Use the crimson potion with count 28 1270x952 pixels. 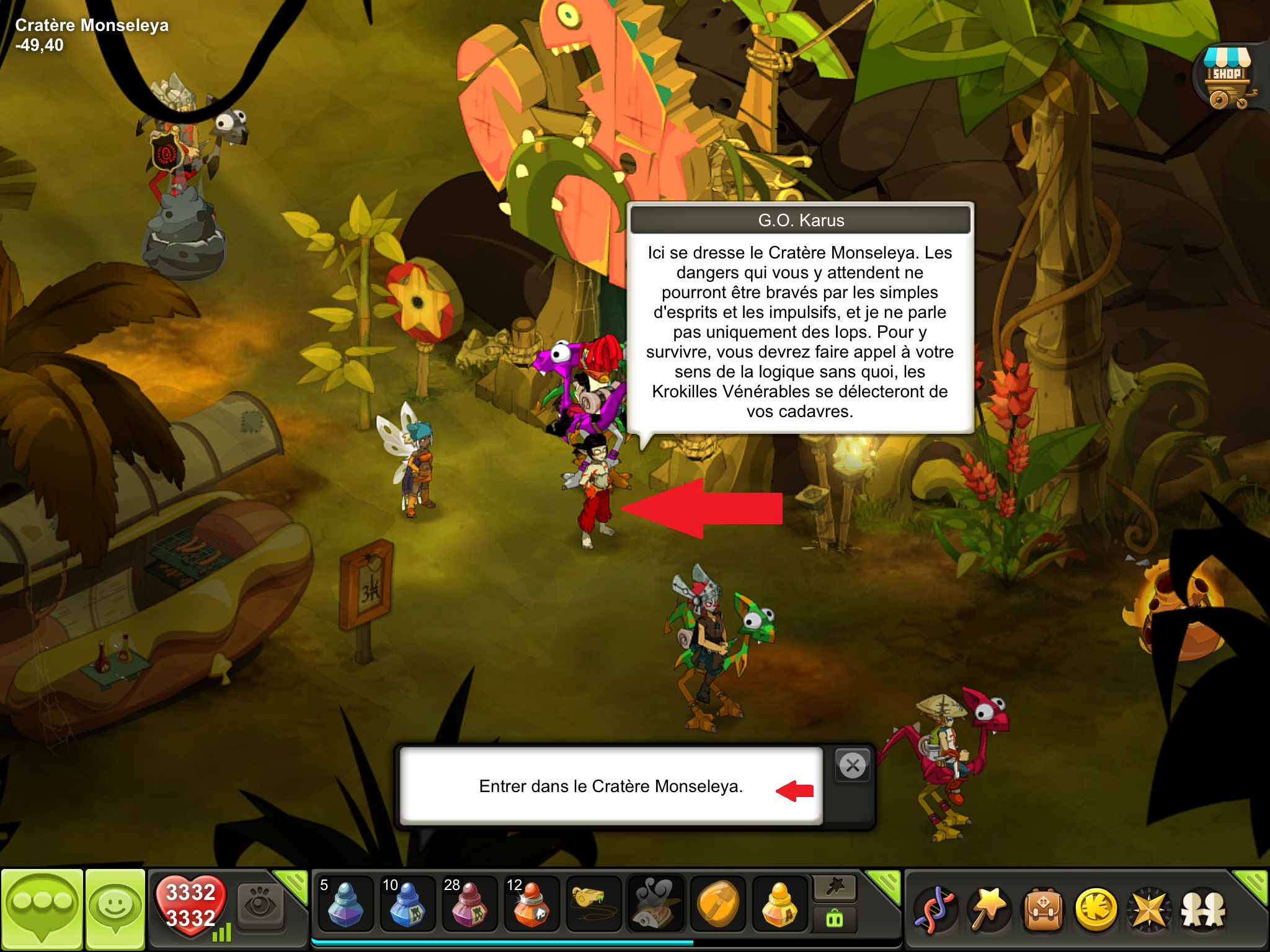click(x=469, y=904)
